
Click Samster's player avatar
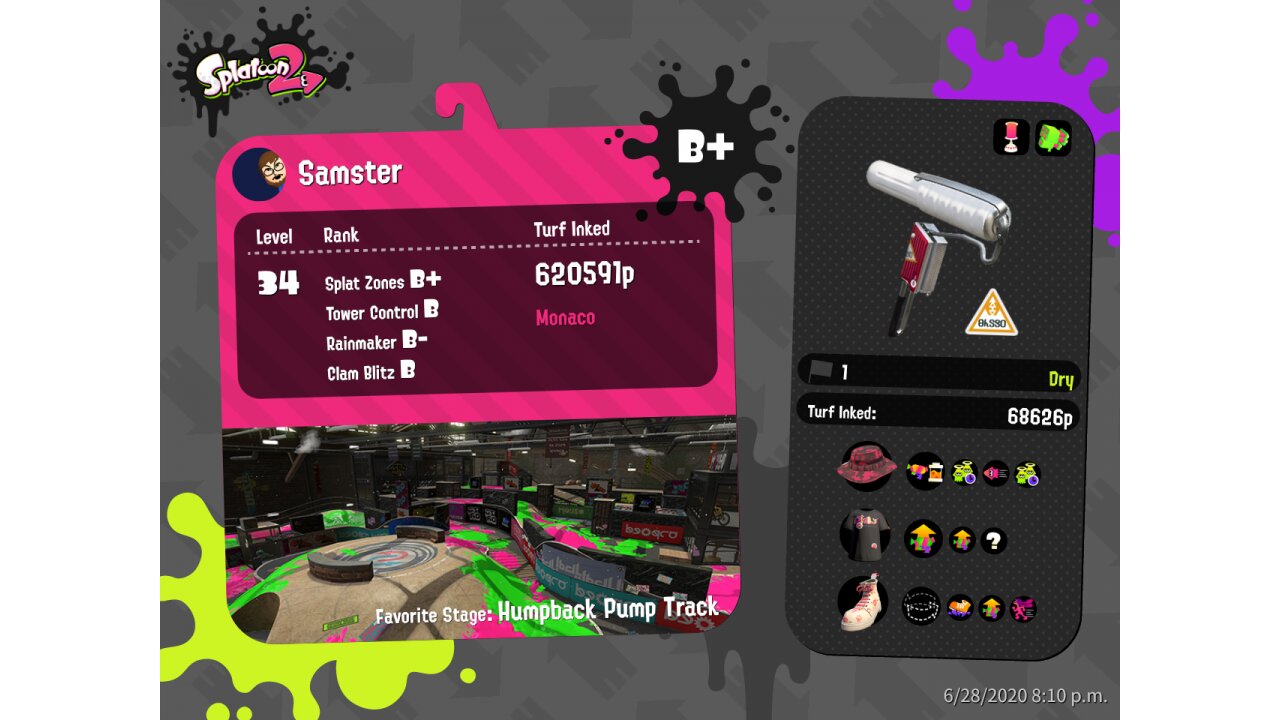pos(259,174)
